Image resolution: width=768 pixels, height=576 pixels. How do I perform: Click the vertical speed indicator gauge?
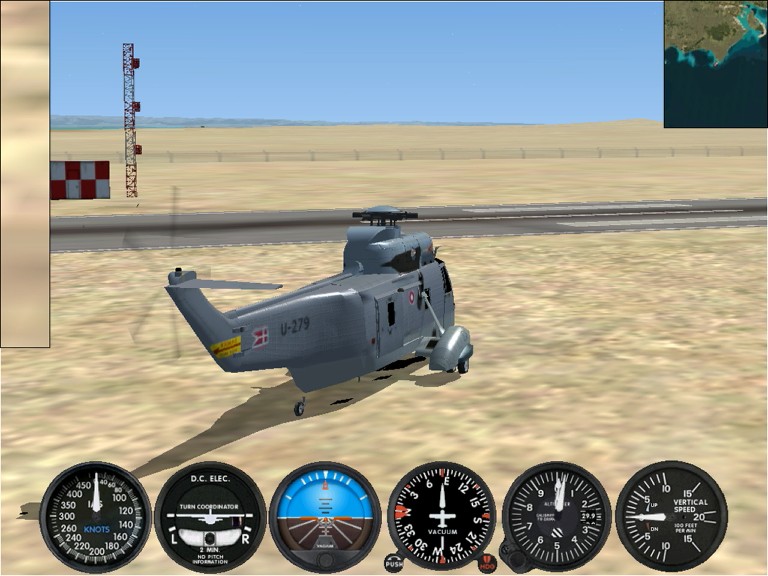[671, 517]
